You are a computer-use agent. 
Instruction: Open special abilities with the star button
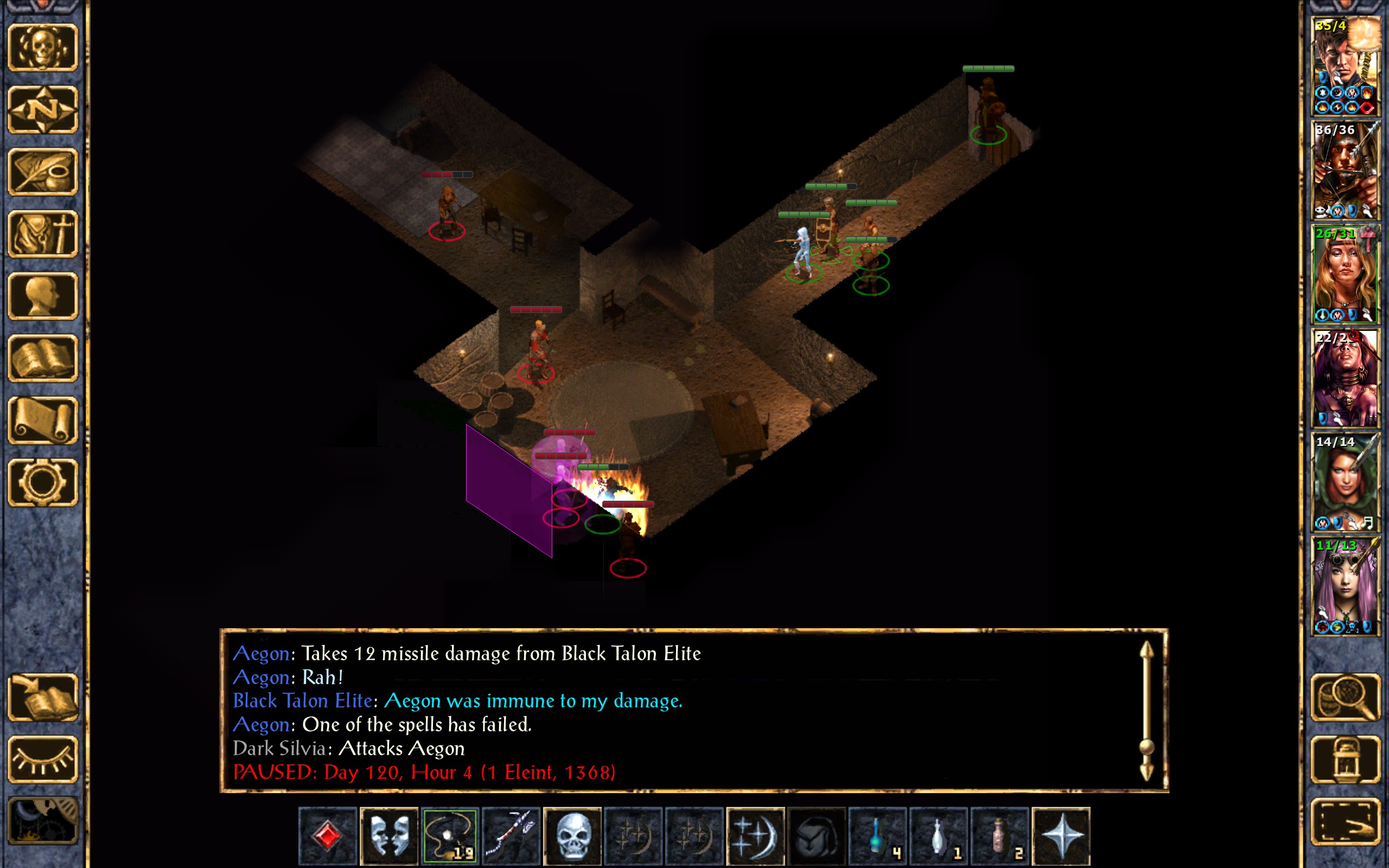(1061, 835)
